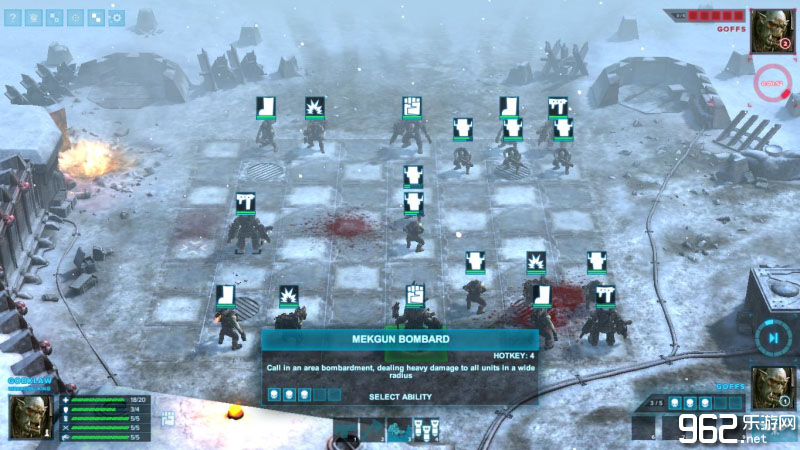
Task: Pick the ability icon in slot 3
Action: click(398, 430)
